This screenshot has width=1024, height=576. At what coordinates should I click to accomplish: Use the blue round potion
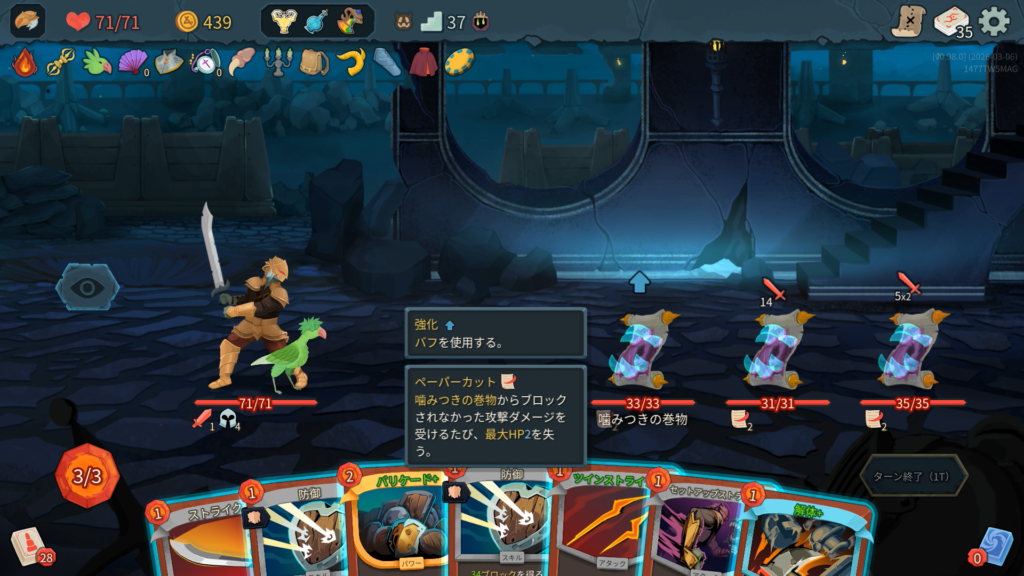(317, 21)
